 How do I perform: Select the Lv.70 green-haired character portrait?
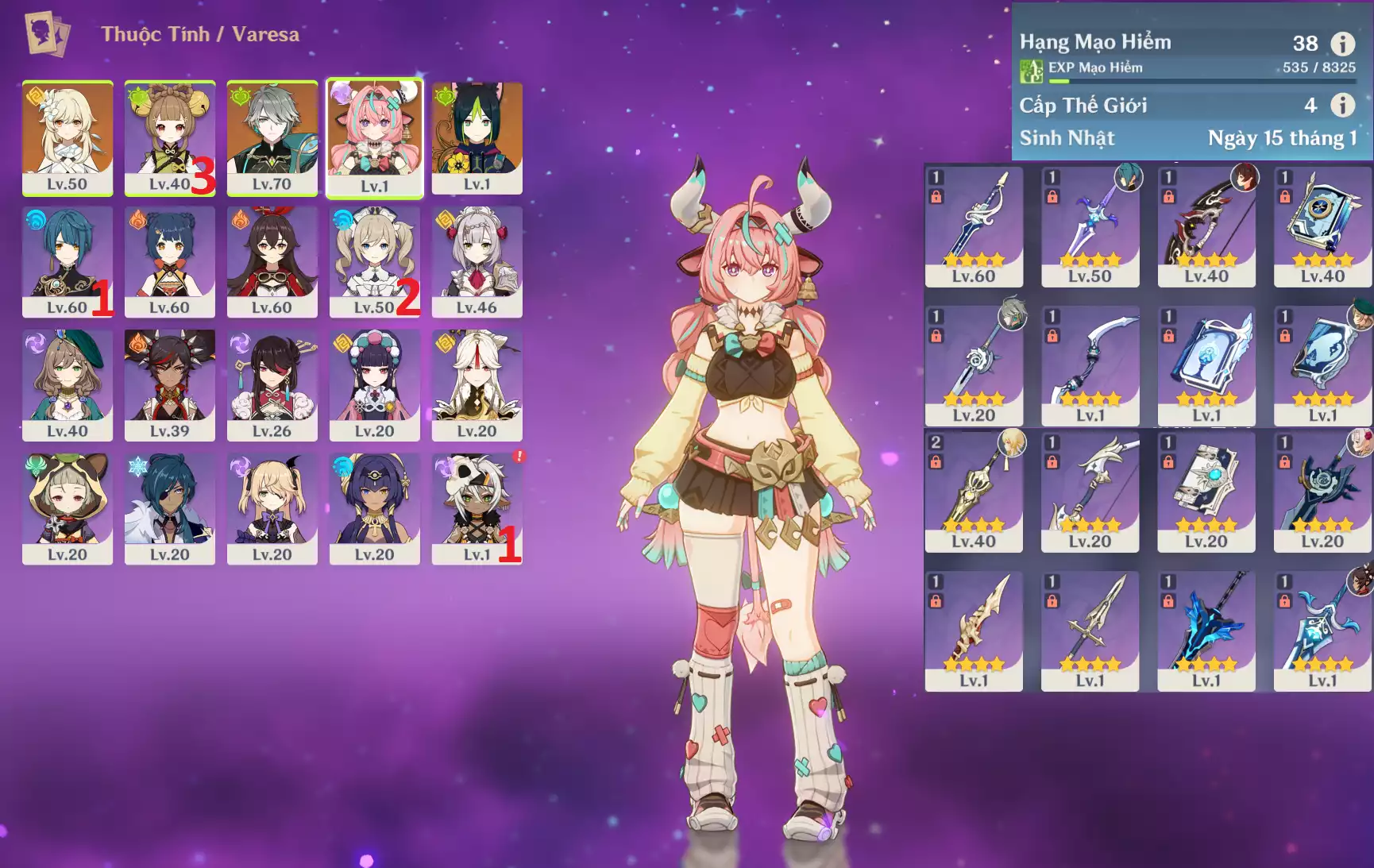coord(272,137)
